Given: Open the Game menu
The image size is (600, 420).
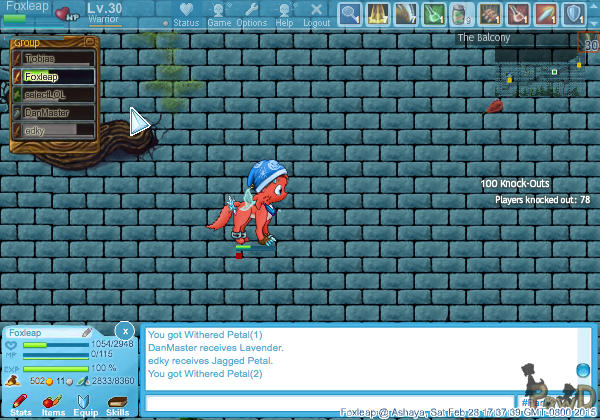Looking at the screenshot, I should pyautogui.click(x=219, y=14).
